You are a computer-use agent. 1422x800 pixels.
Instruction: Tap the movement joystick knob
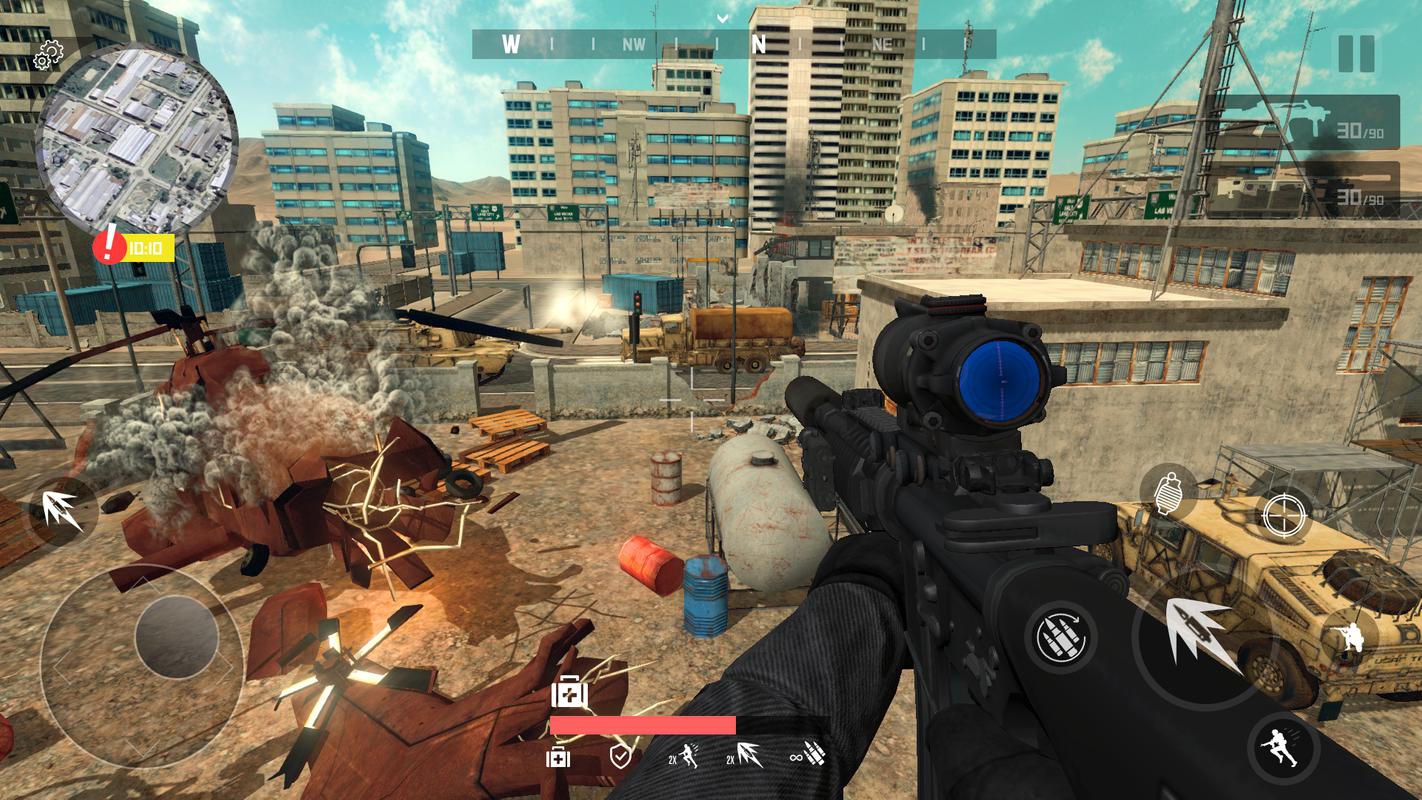177,637
